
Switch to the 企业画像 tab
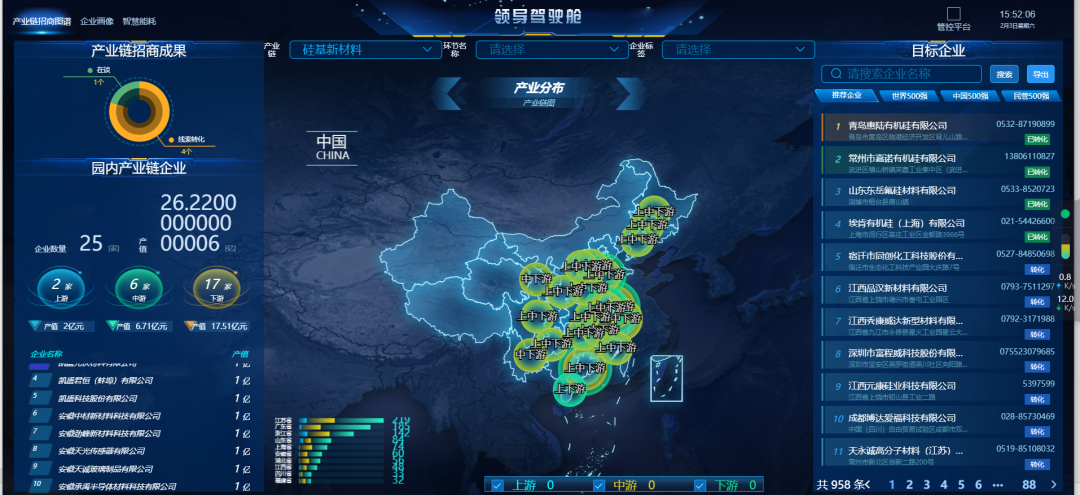coord(96,21)
